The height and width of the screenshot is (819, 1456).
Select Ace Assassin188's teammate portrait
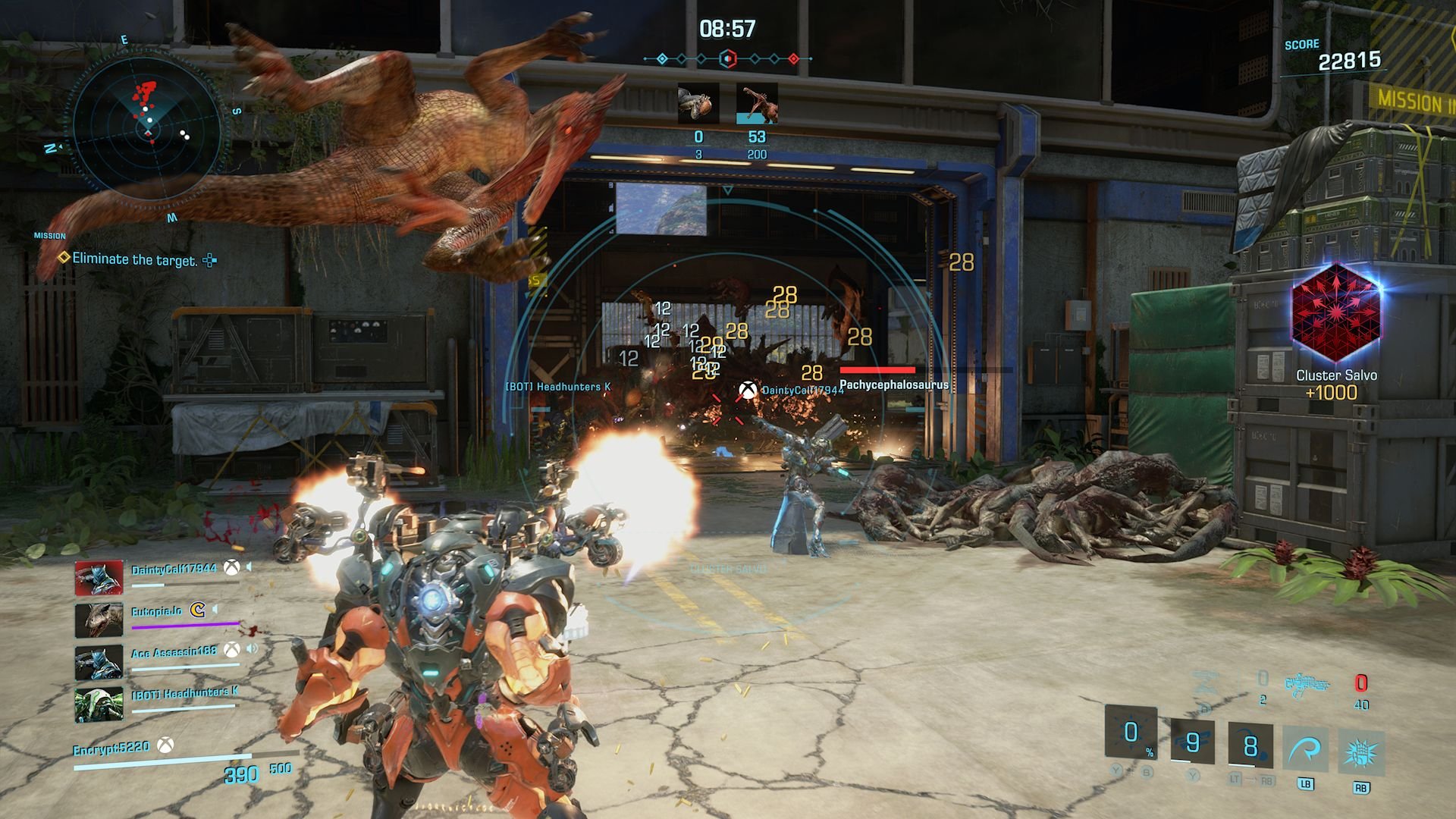pyautogui.click(x=99, y=662)
